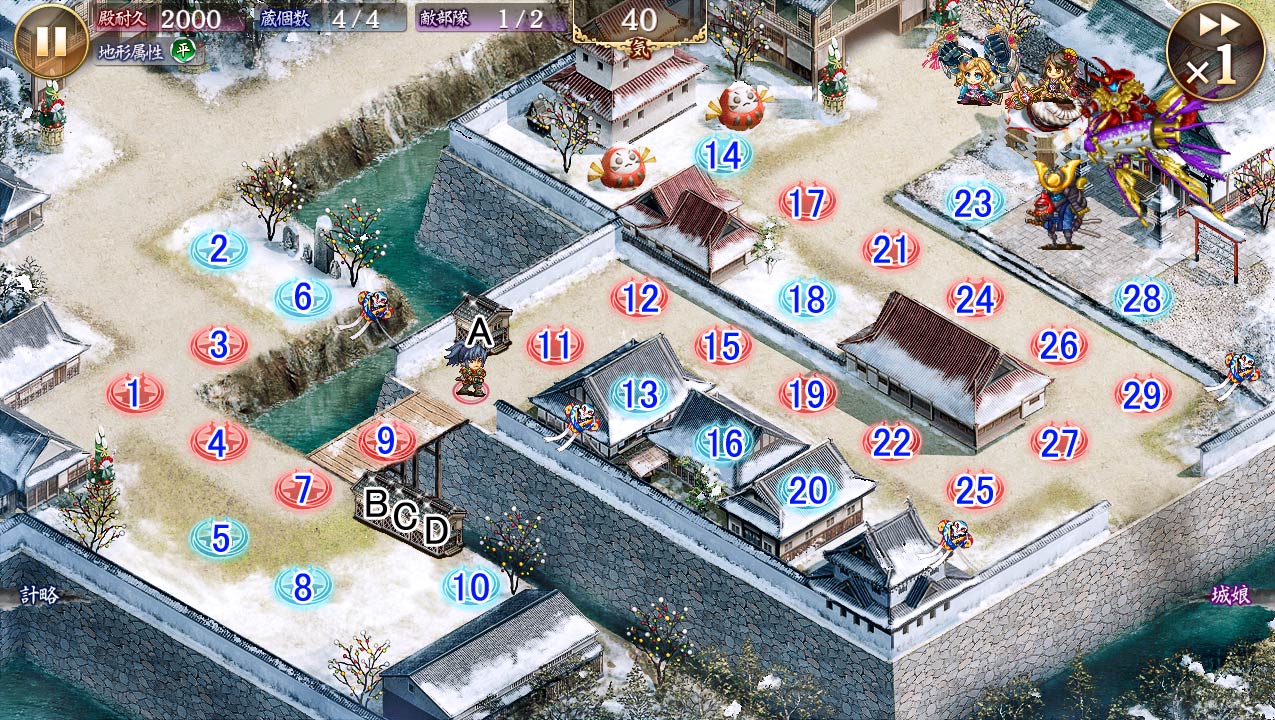Toggle the x1 game speed button

tap(1214, 52)
